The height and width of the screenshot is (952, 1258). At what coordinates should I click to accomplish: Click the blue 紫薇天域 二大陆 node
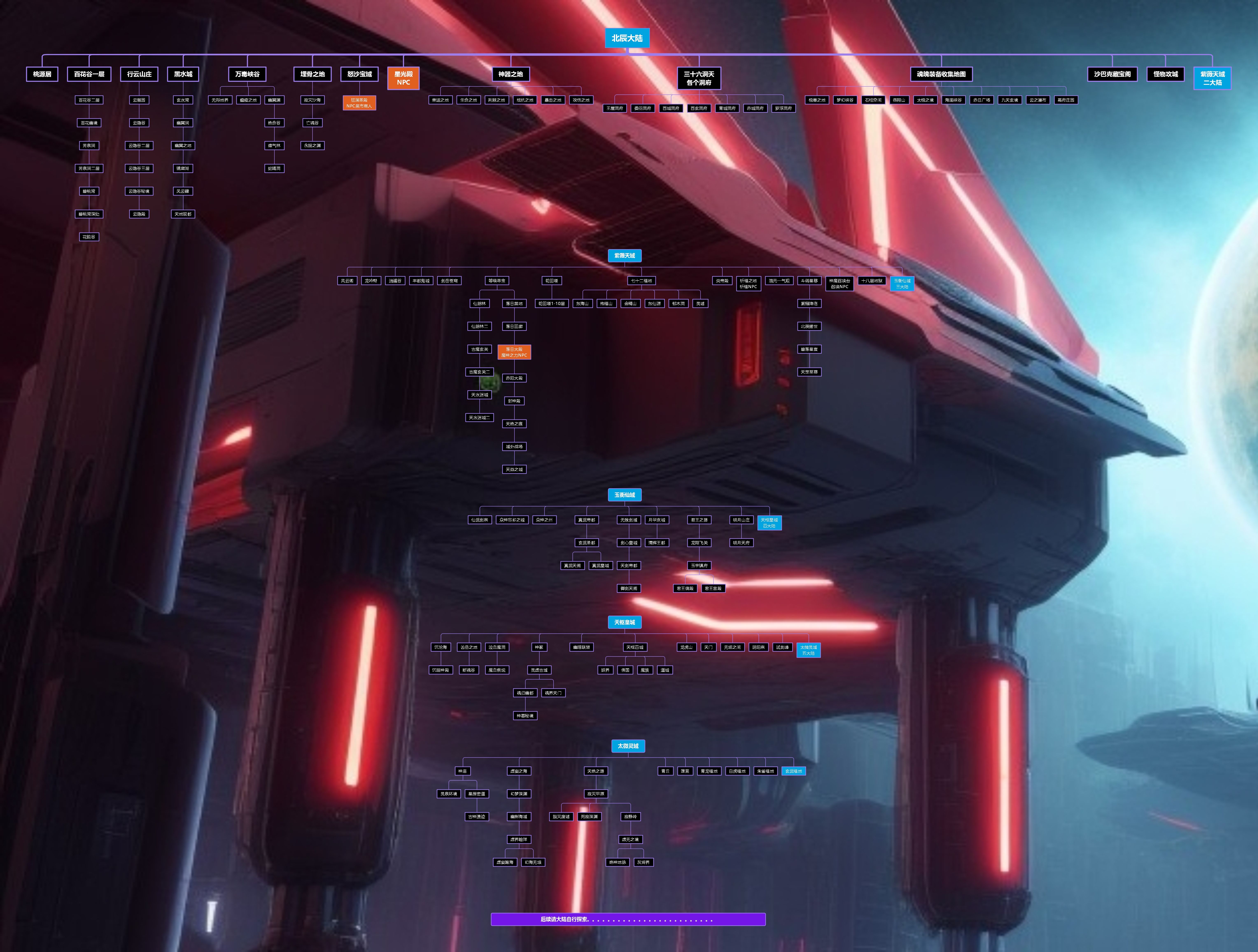click(1213, 78)
